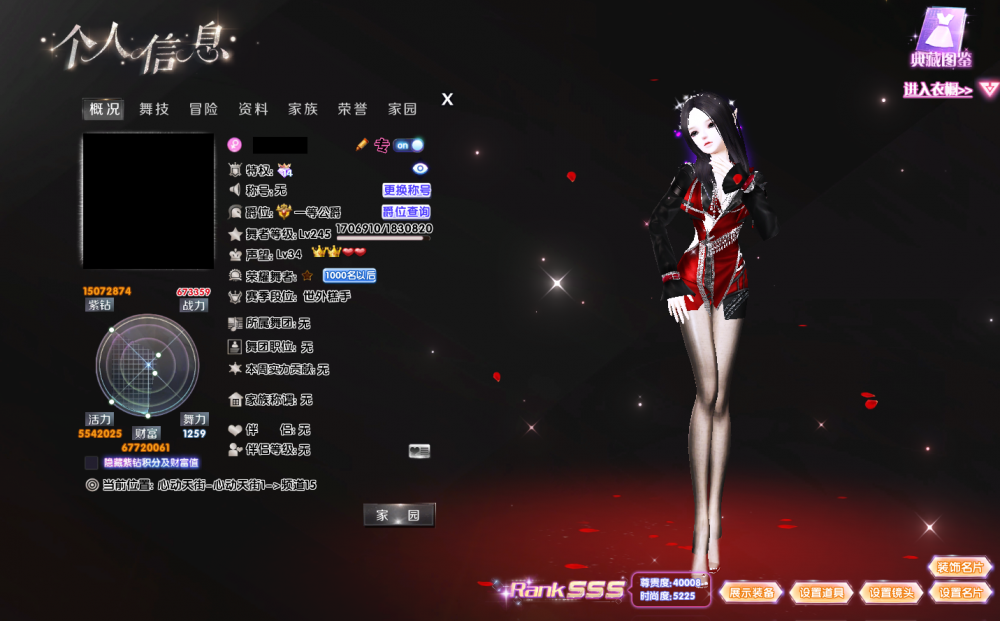Viewport: 1000px width, 621px height.
Task: Switch to the 荣誉 tab
Action: tap(352, 109)
